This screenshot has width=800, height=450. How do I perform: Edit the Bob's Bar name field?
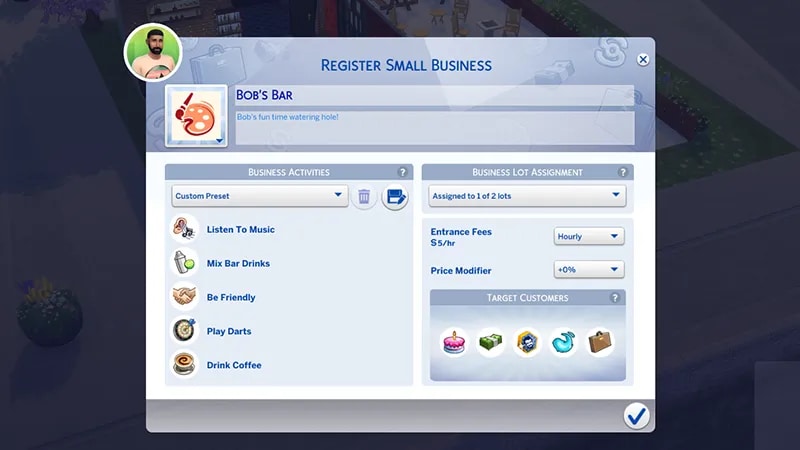[432, 95]
